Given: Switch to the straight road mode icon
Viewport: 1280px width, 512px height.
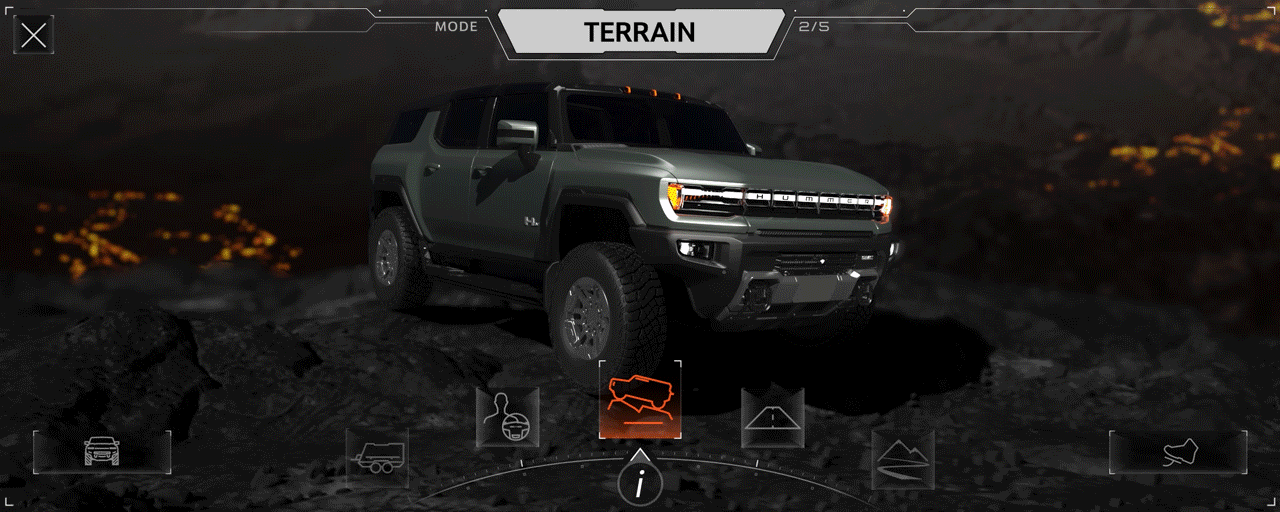Looking at the screenshot, I should tap(772, 417).
